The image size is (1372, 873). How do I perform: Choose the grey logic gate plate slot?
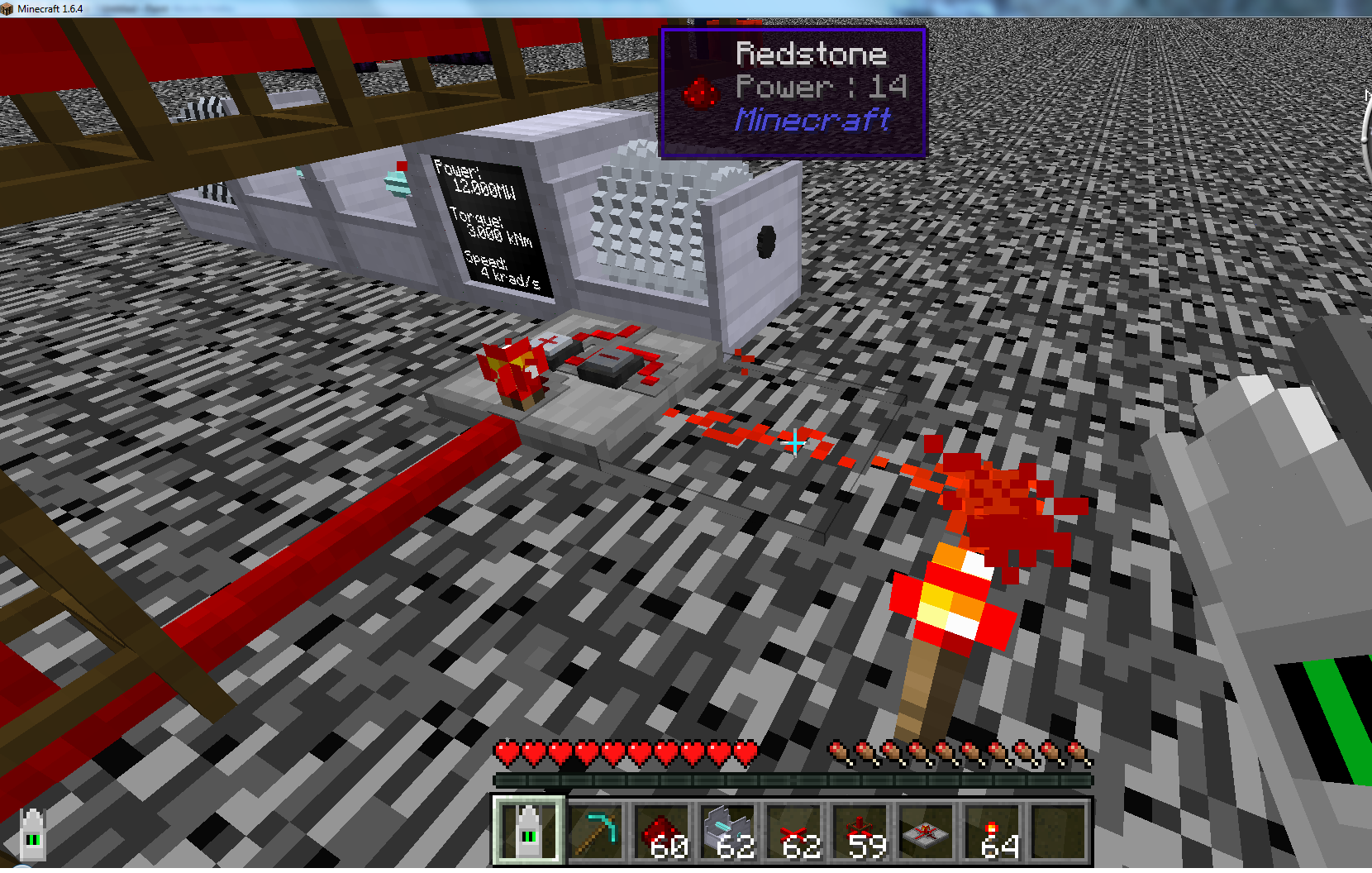pos(927,832)
